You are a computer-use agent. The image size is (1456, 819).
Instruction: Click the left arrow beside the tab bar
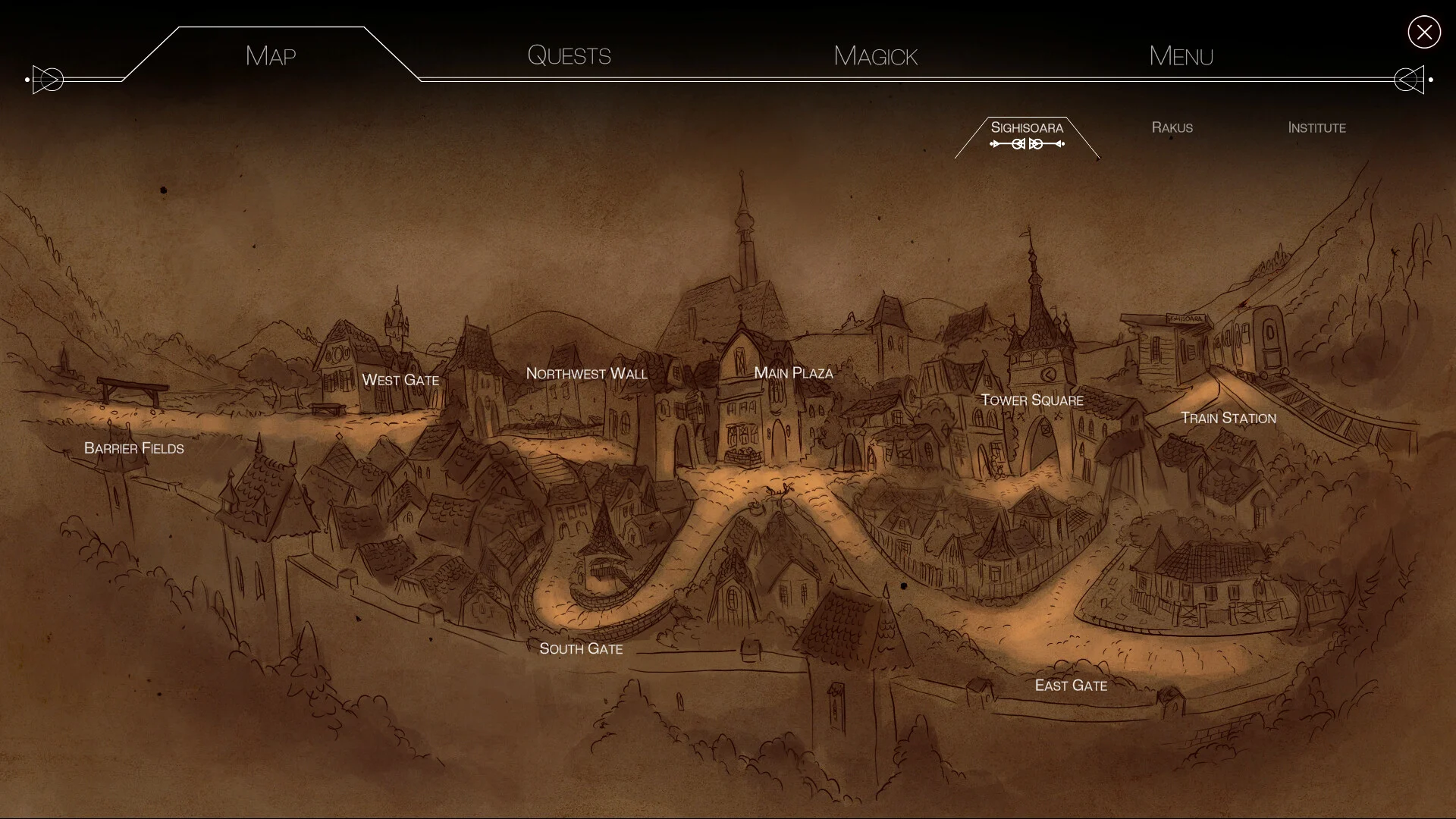49,80
